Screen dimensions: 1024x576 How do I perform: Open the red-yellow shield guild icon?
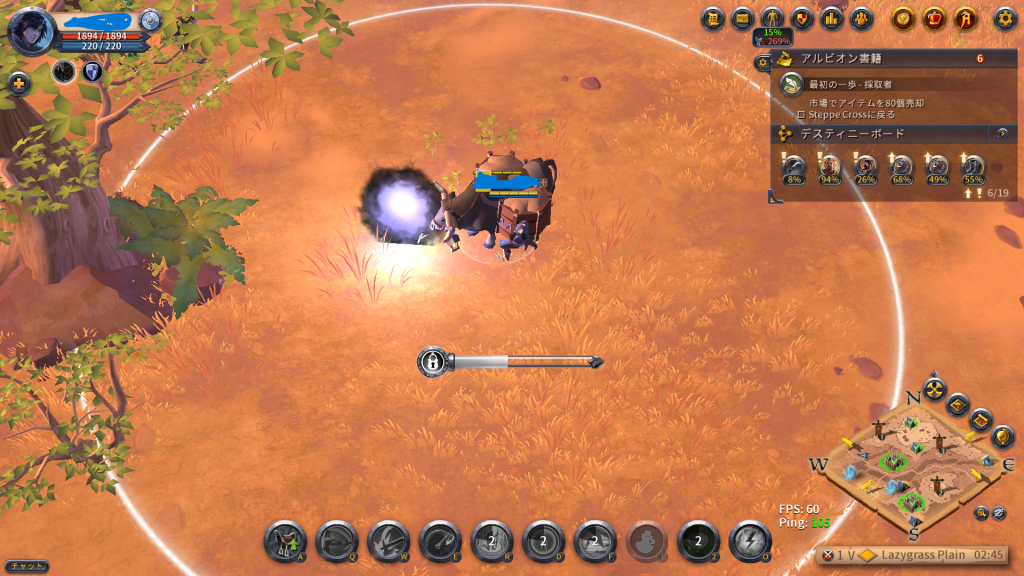tap(801, 18)
